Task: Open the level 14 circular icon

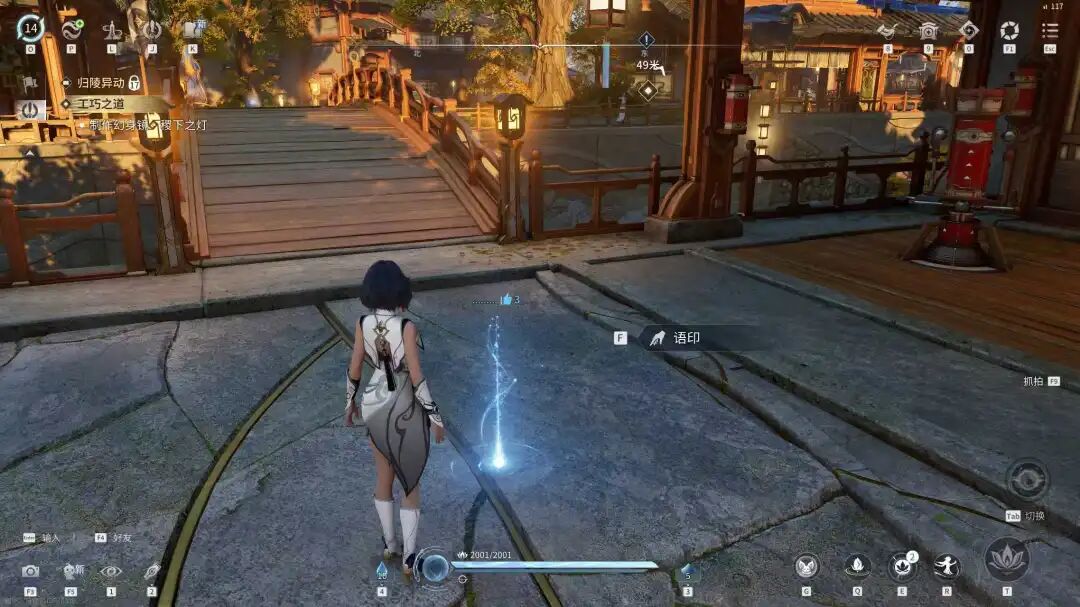Action: pos(30,28)
